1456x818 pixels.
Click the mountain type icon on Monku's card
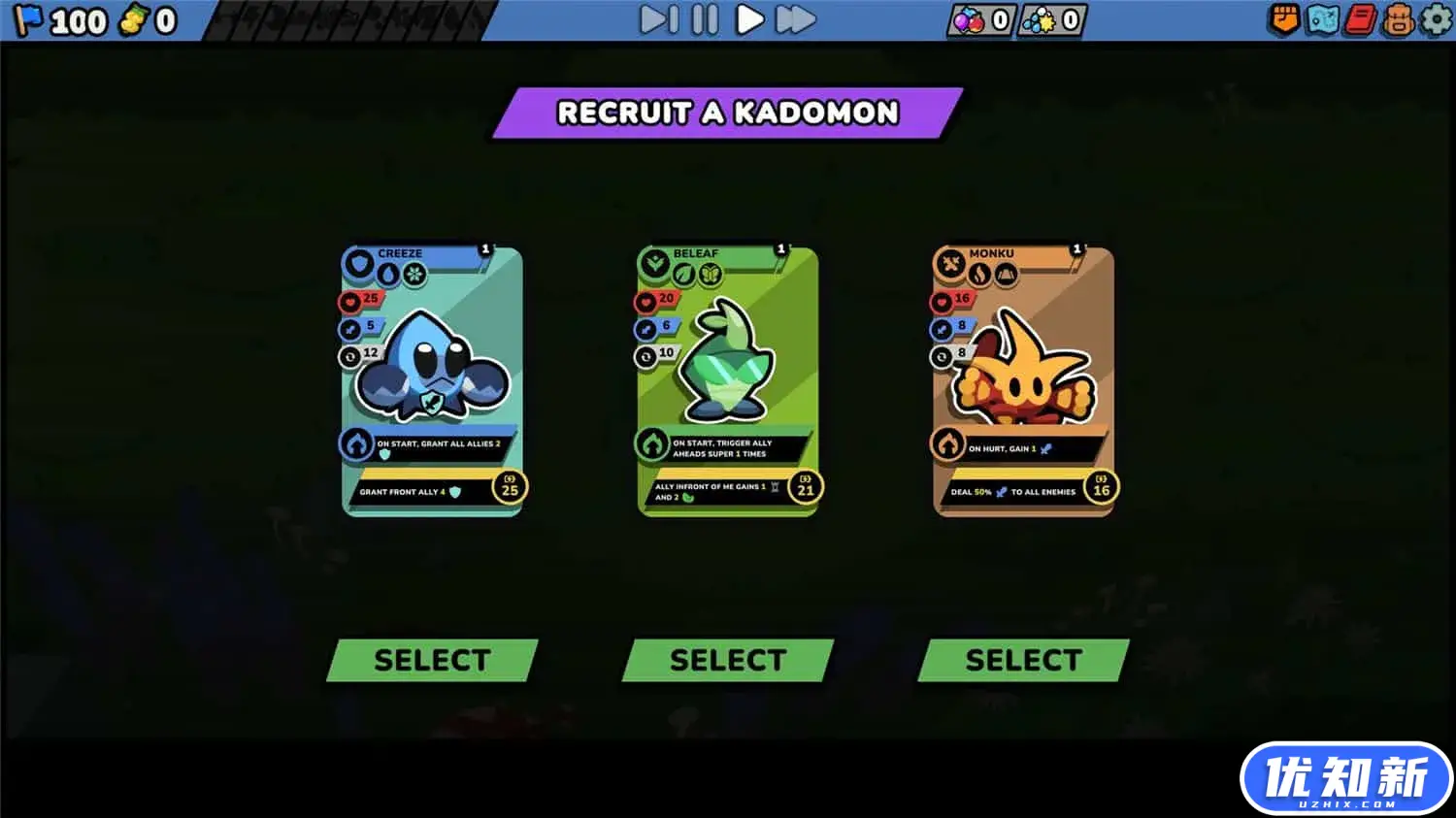[x=1008, y=275]
